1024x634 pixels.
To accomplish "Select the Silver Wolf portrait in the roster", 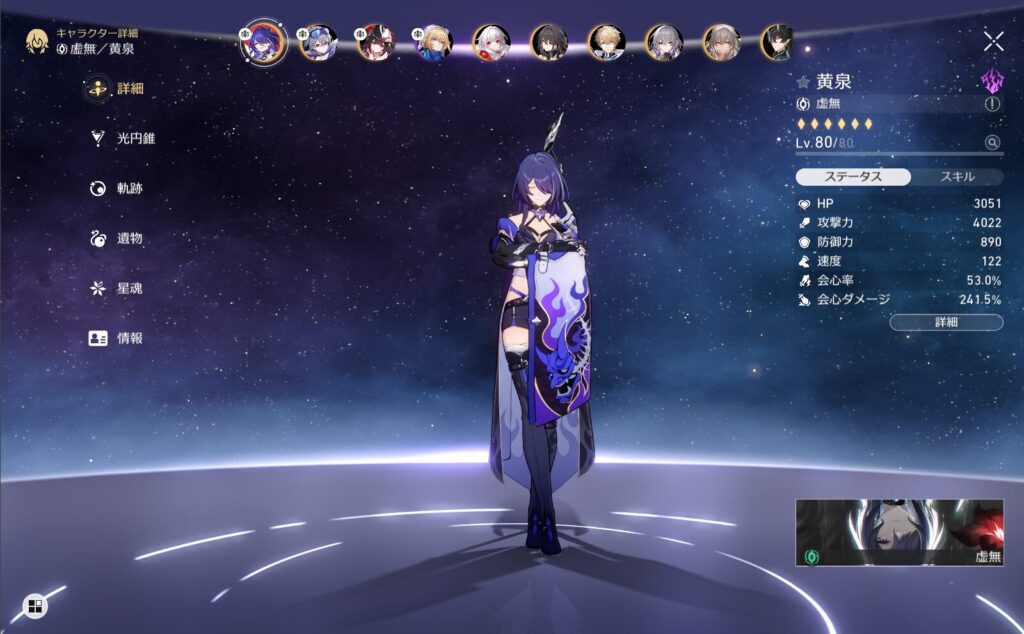I will point(318,42).
